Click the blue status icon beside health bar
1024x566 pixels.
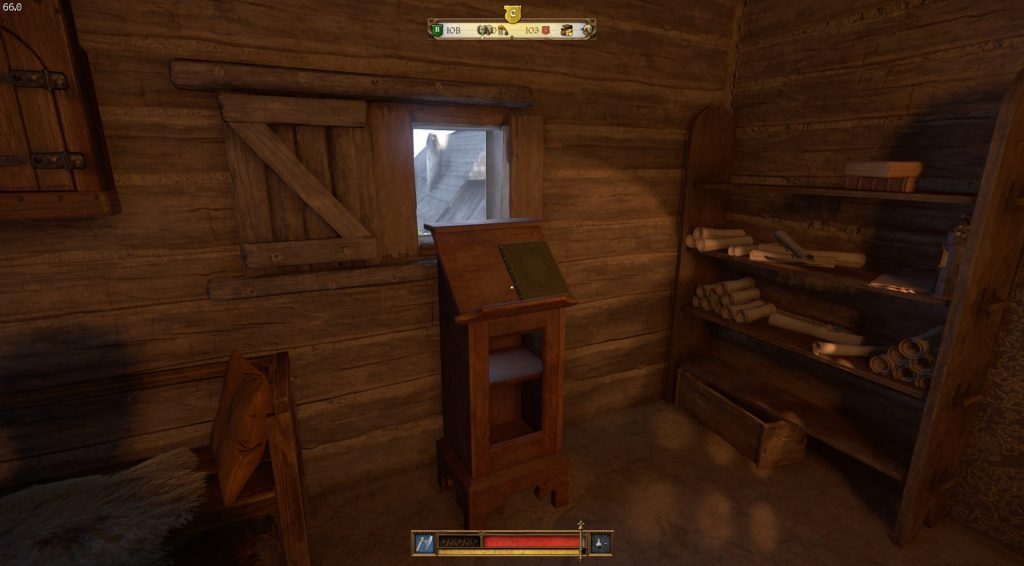424,542
